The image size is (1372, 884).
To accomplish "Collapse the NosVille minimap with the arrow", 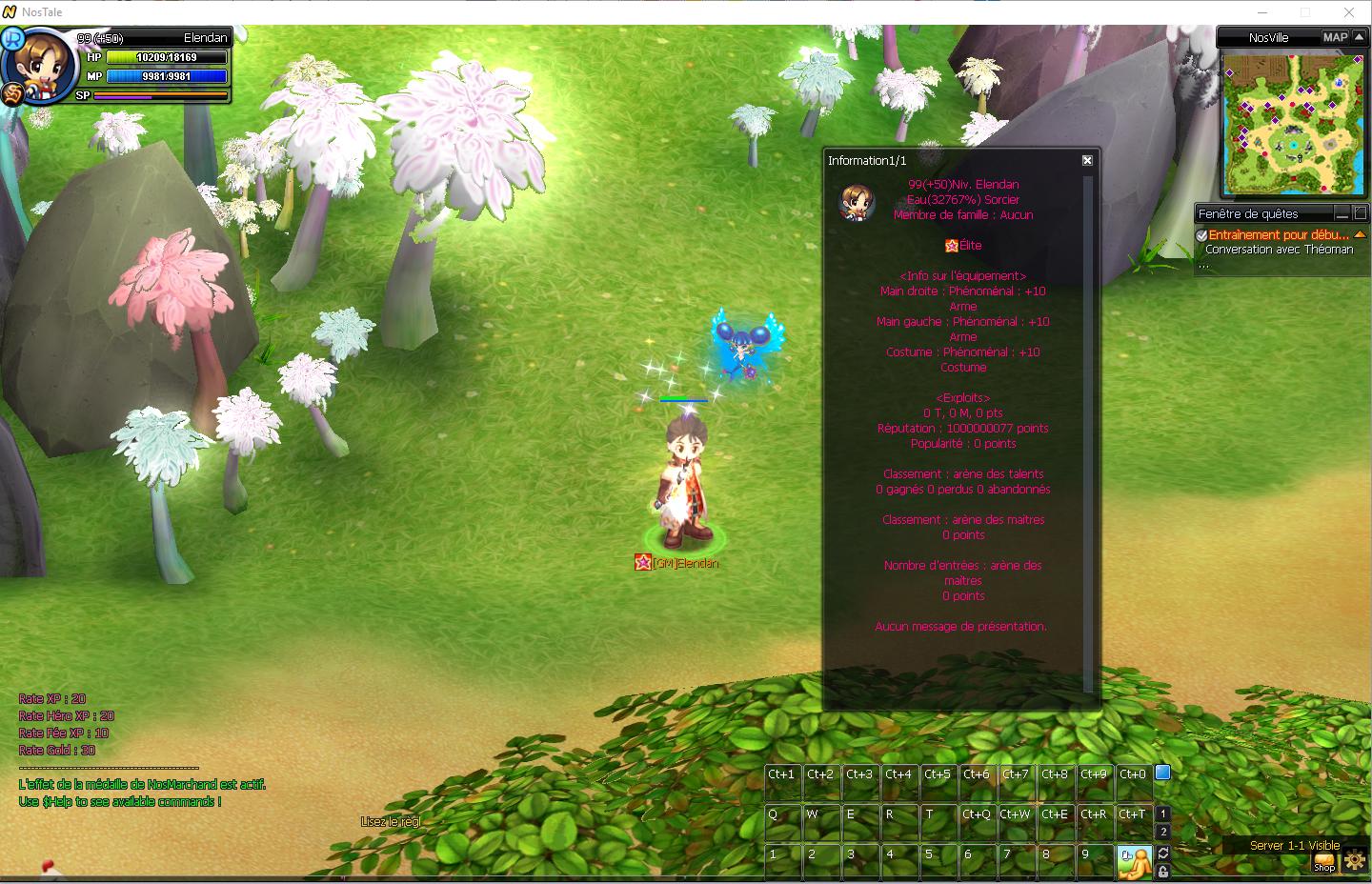I will pos(1359,37).
